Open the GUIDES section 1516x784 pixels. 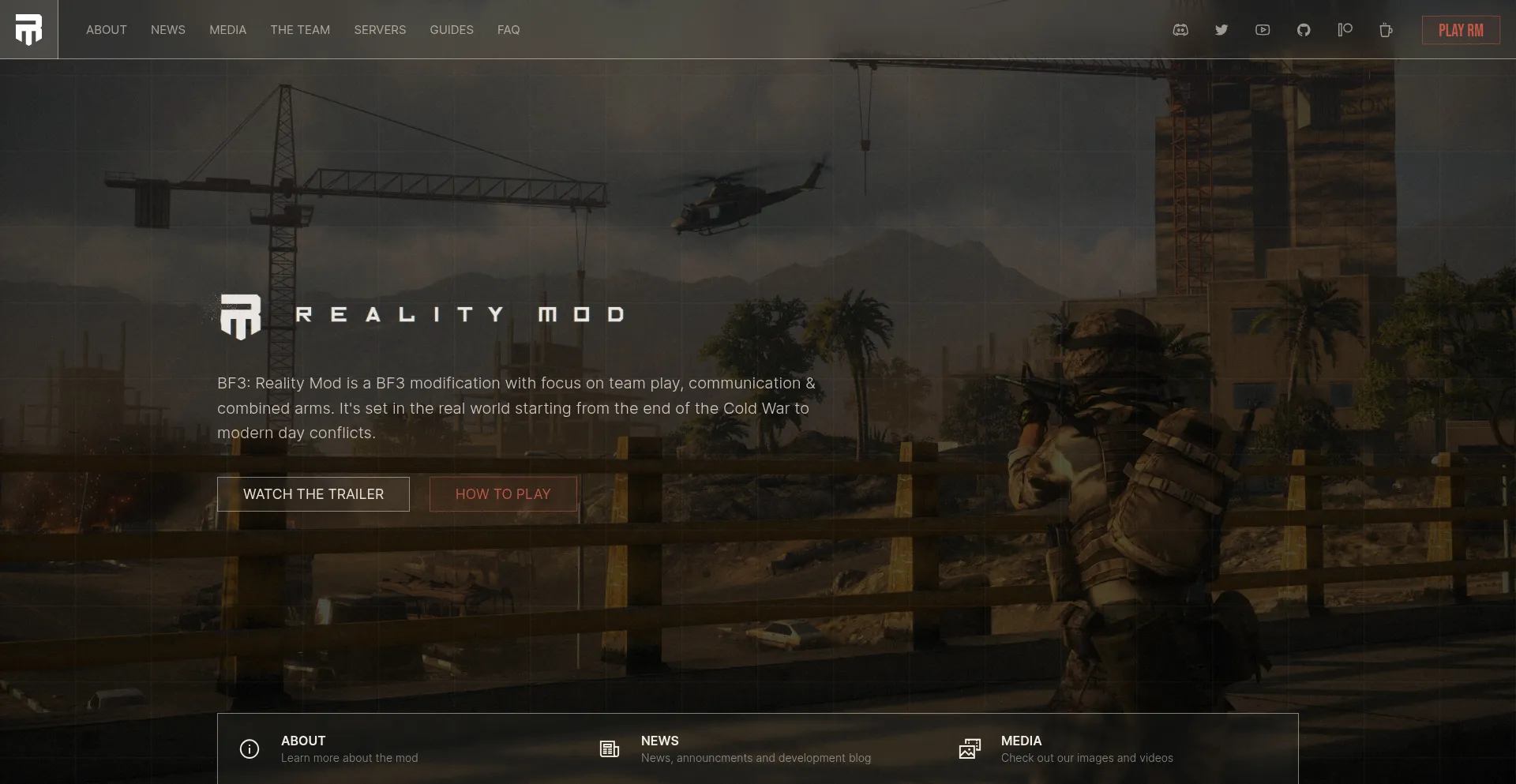pos(452,30)
